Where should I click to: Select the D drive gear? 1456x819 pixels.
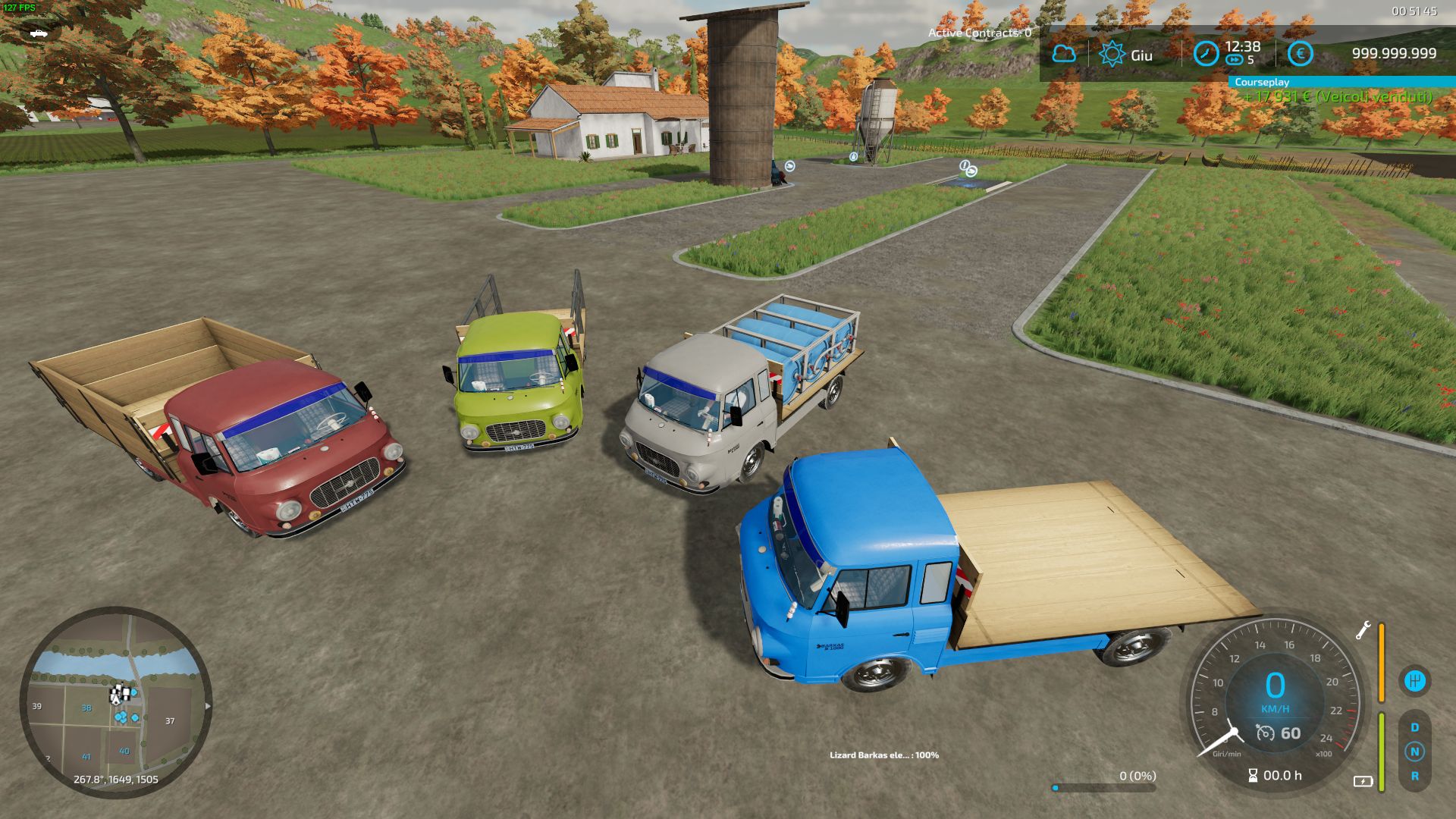tap(1415, 726)
